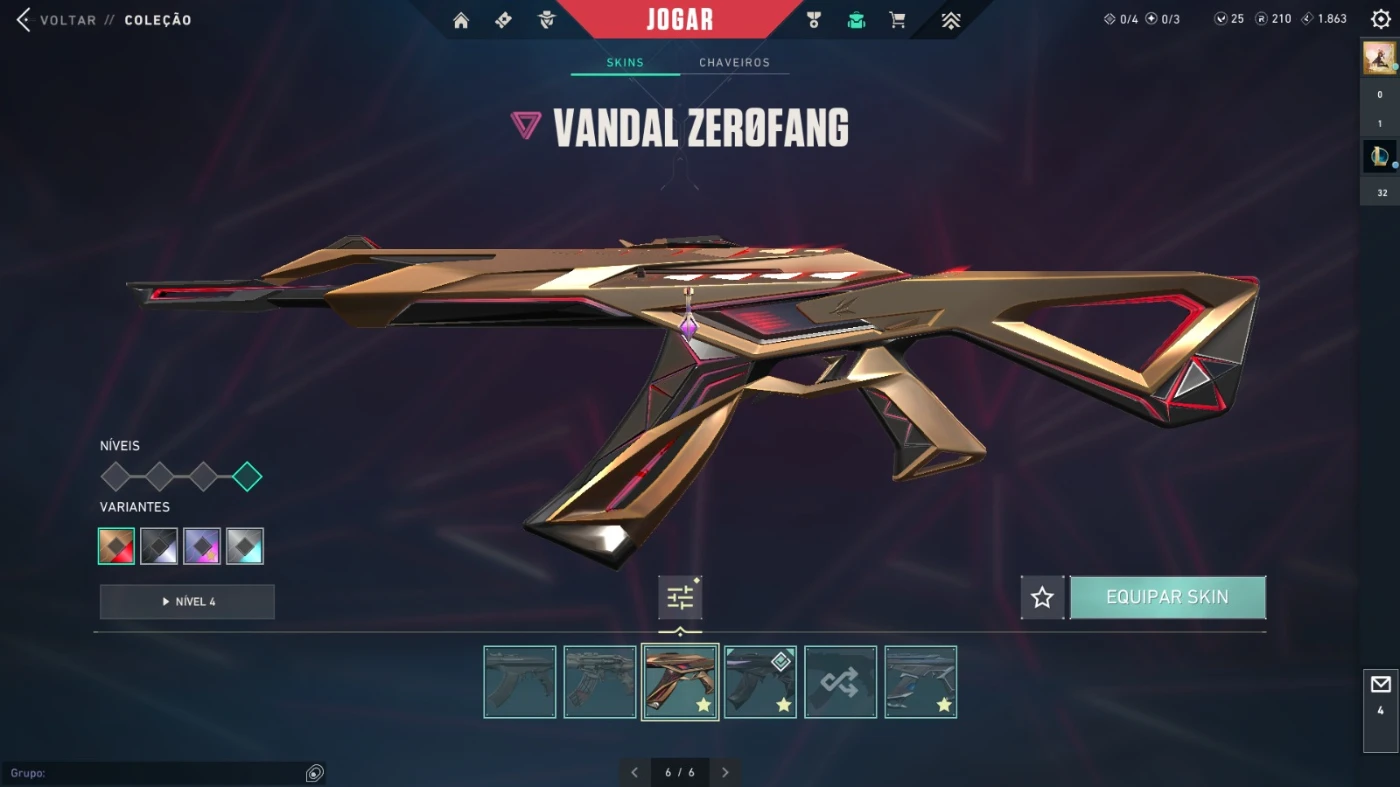Switch to the Skins tab

[625, 63]
